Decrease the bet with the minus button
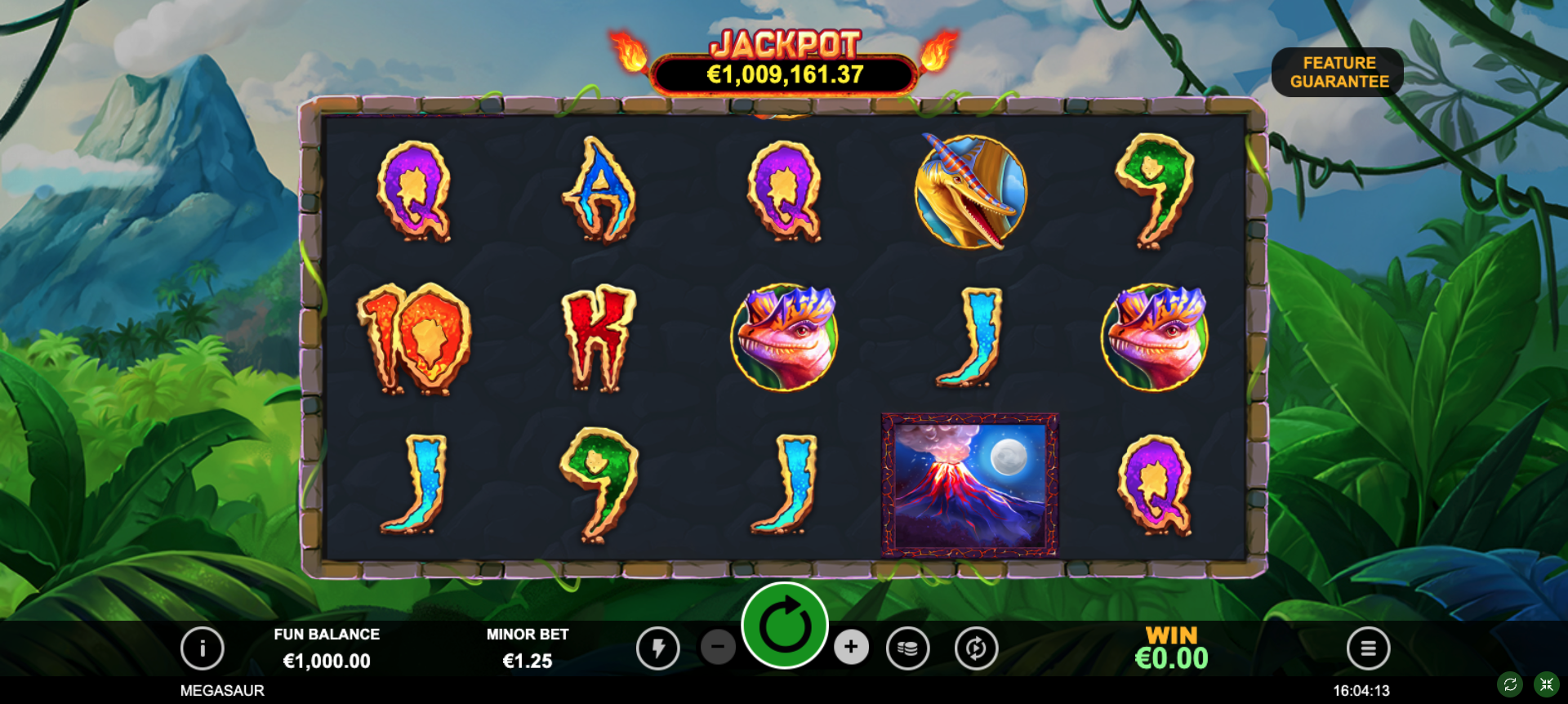 point(718,648)
